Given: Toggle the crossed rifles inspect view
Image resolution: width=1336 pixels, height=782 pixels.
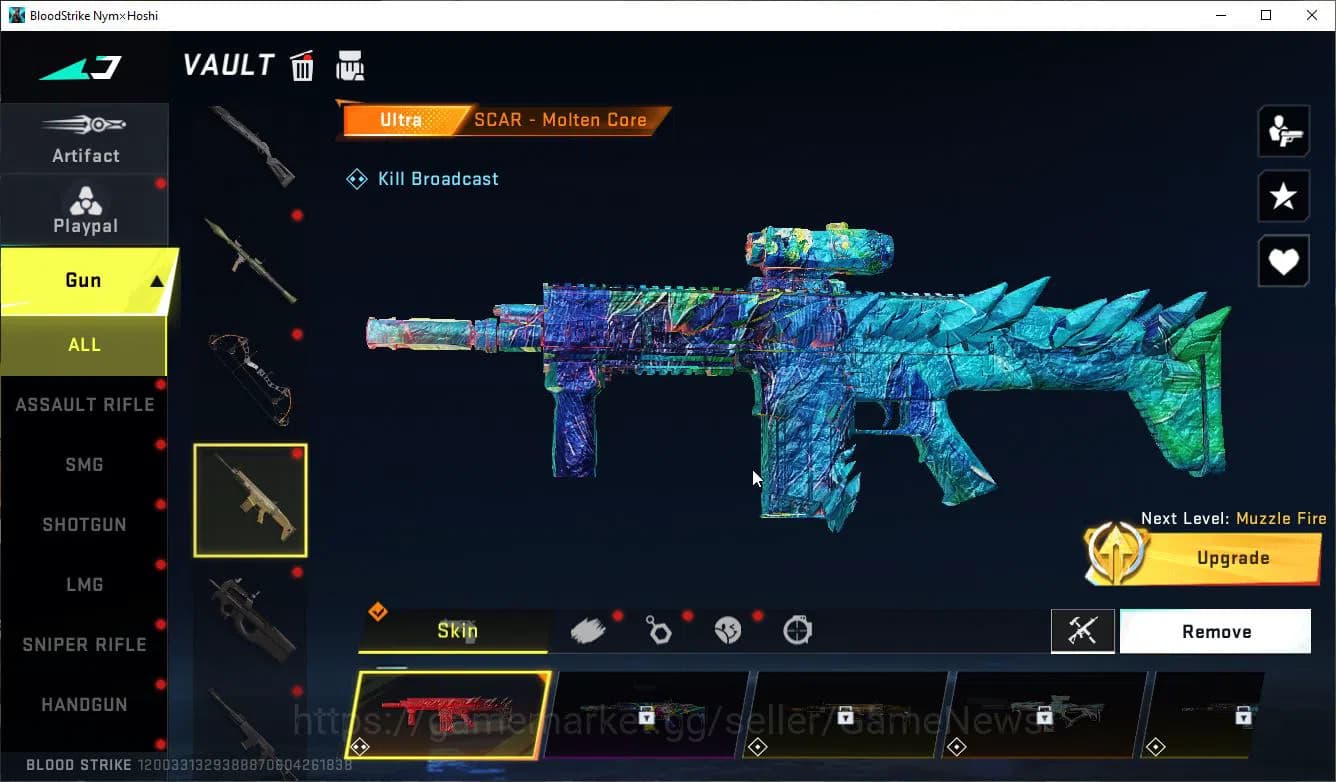Looking at the screenshot, I should coord(1083,631).
